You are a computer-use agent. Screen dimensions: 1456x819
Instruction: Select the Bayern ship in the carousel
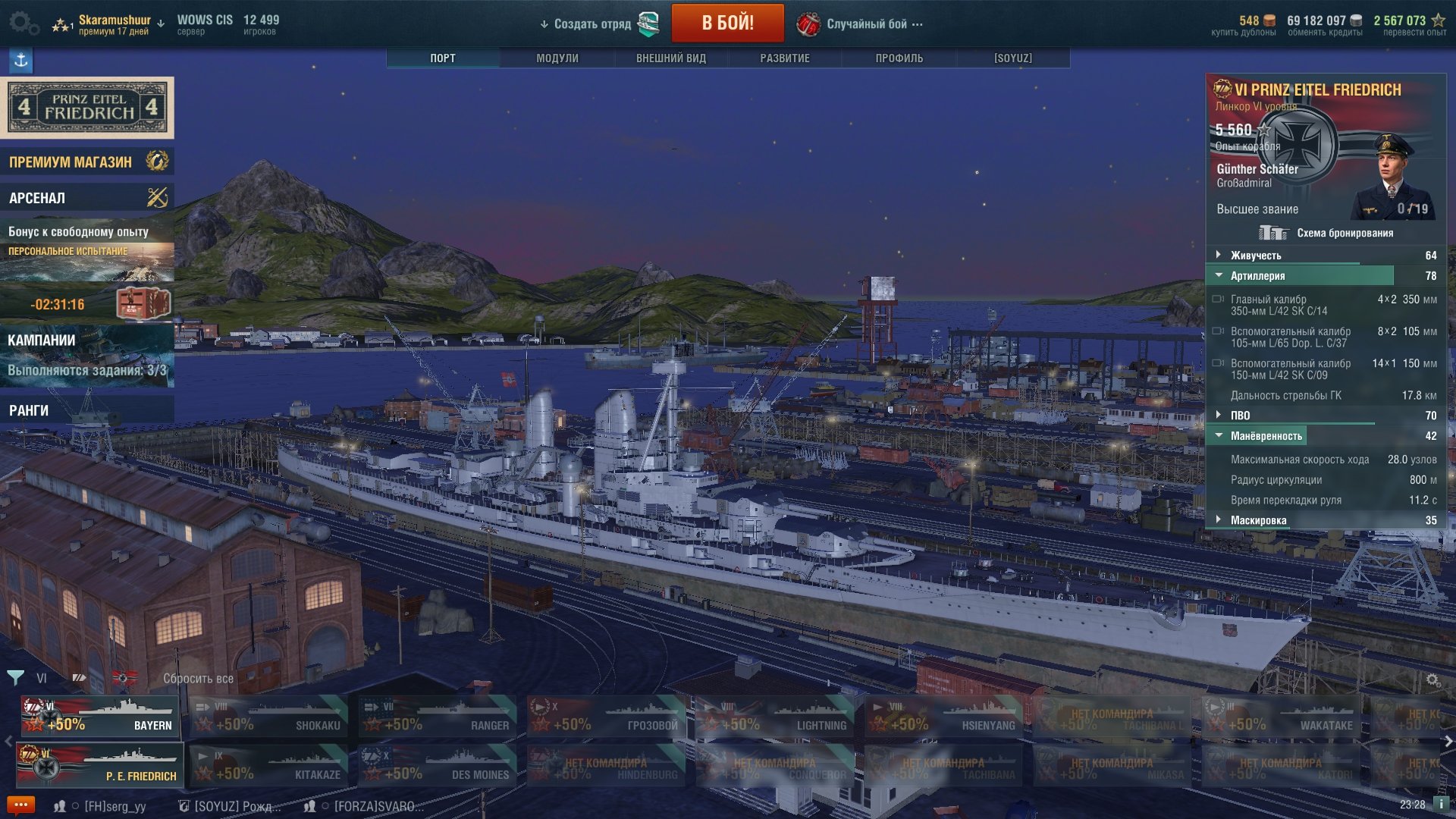tap(100, 717)
